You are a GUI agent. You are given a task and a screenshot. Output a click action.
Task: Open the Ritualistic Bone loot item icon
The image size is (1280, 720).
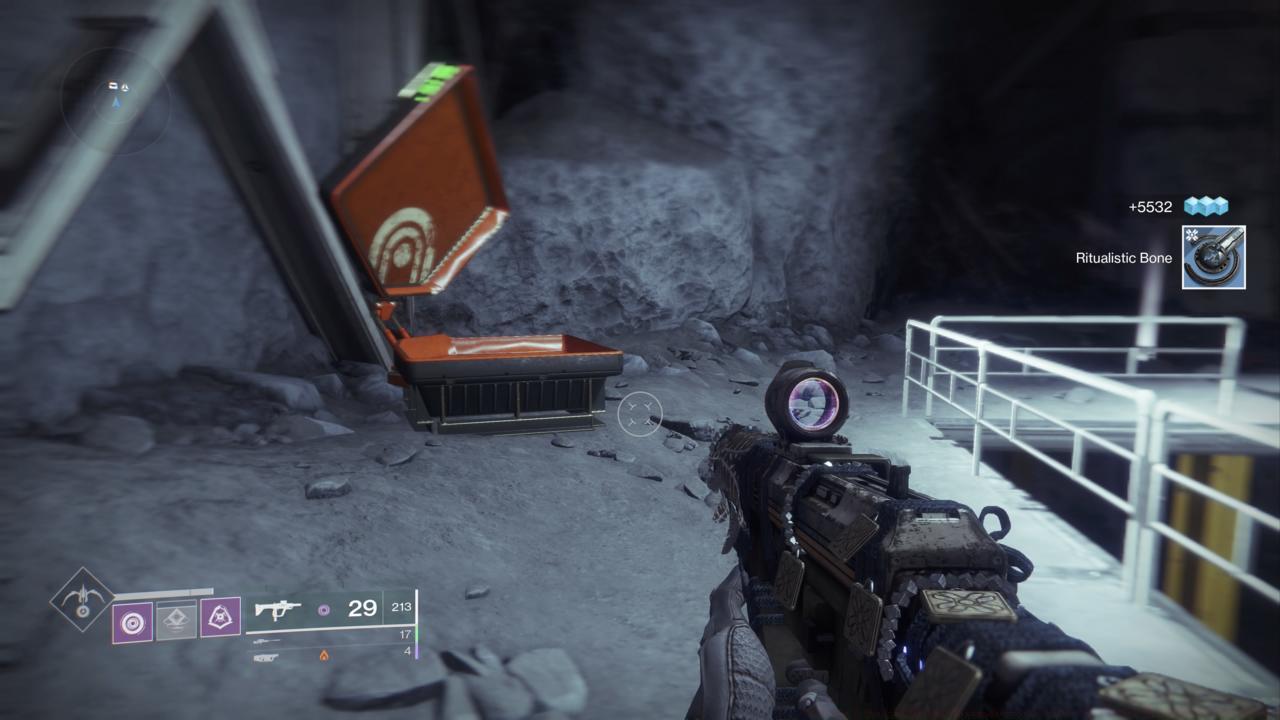coord(1213,257)
